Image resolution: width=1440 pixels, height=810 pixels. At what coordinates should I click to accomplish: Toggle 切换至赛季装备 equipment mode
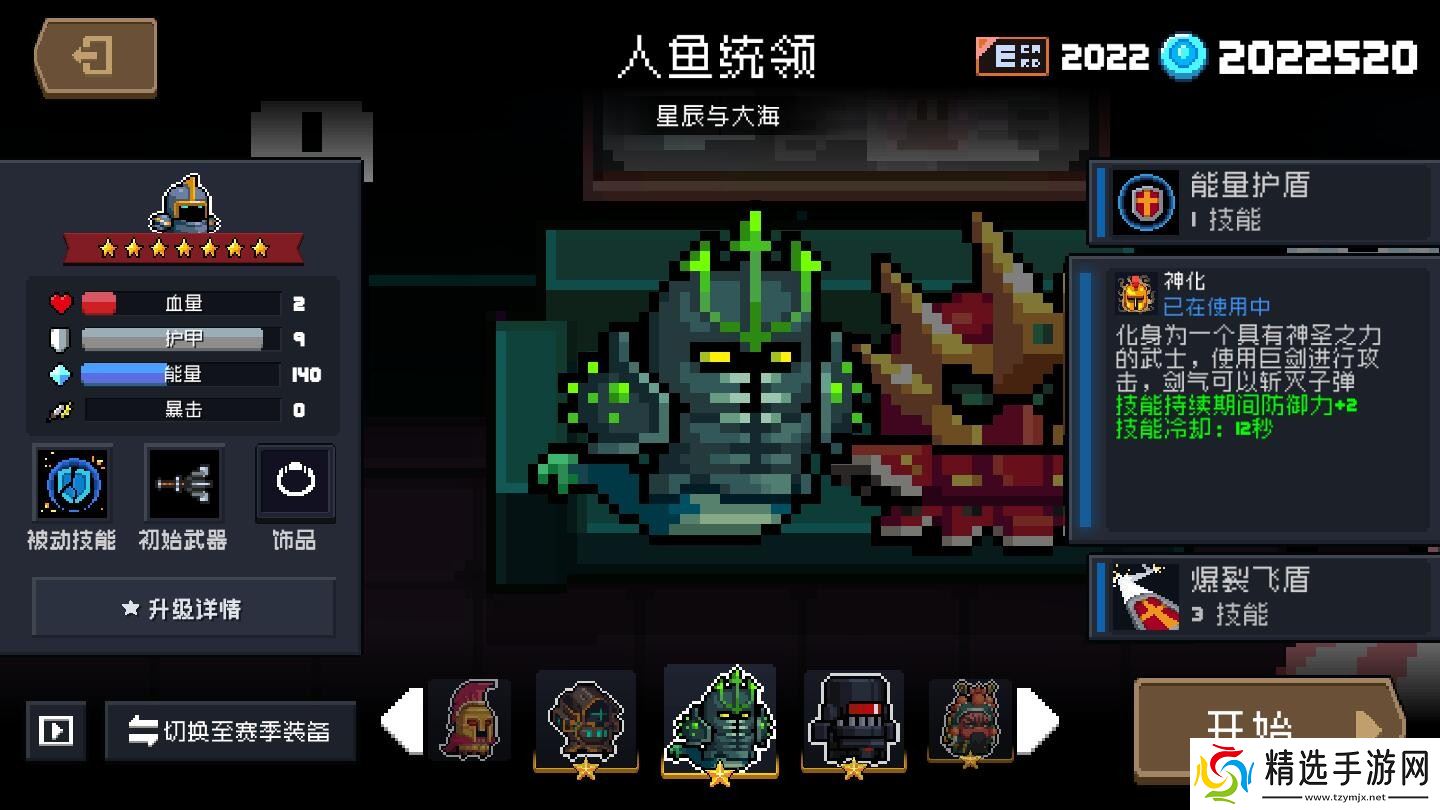click(230, 731)
